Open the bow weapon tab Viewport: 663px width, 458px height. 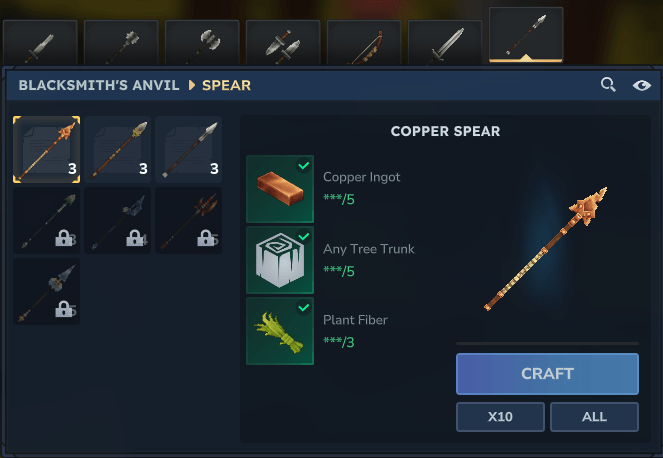(x=363, y=44)
